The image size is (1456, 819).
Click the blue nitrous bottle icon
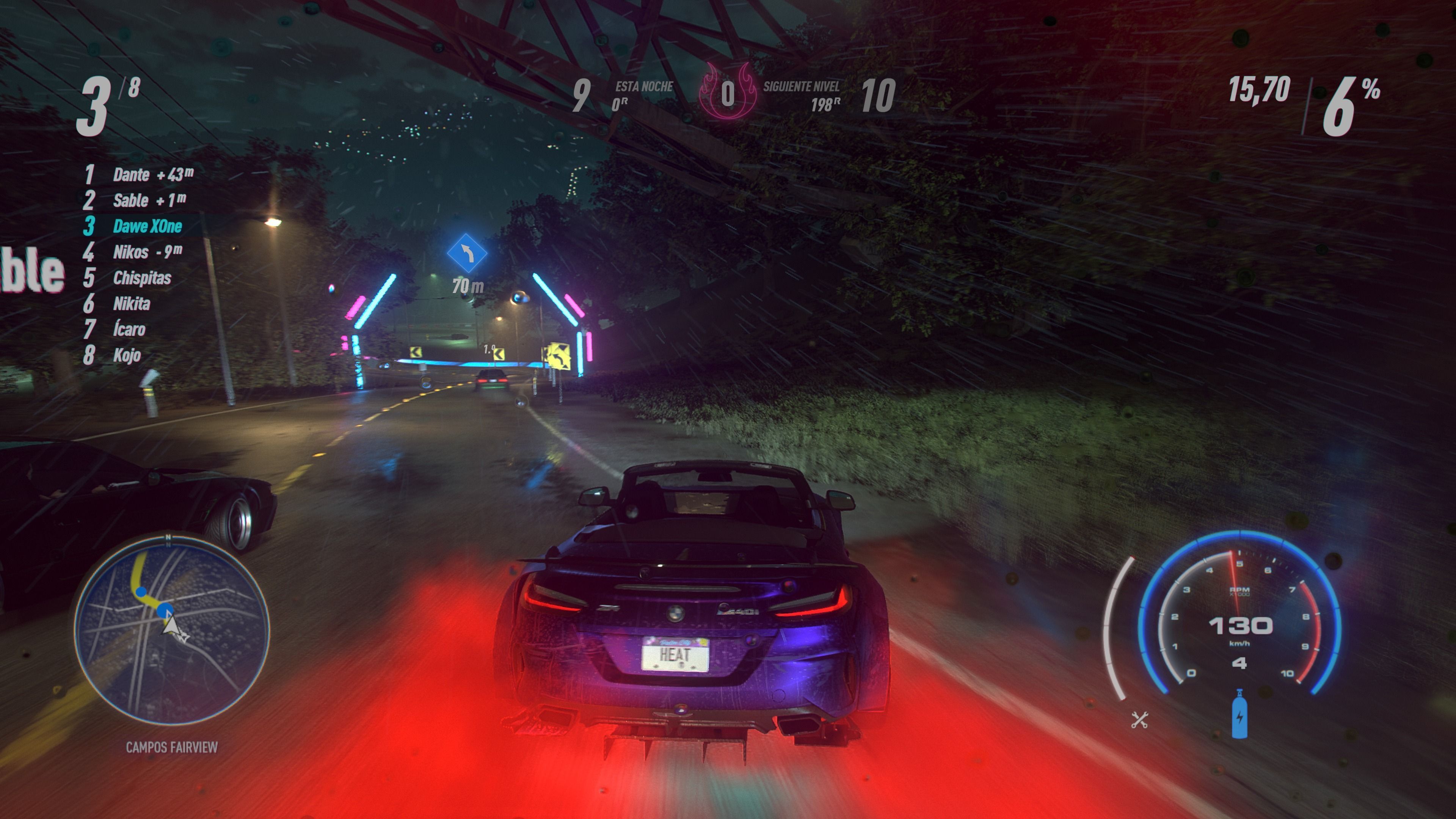tap(1239, 714)
